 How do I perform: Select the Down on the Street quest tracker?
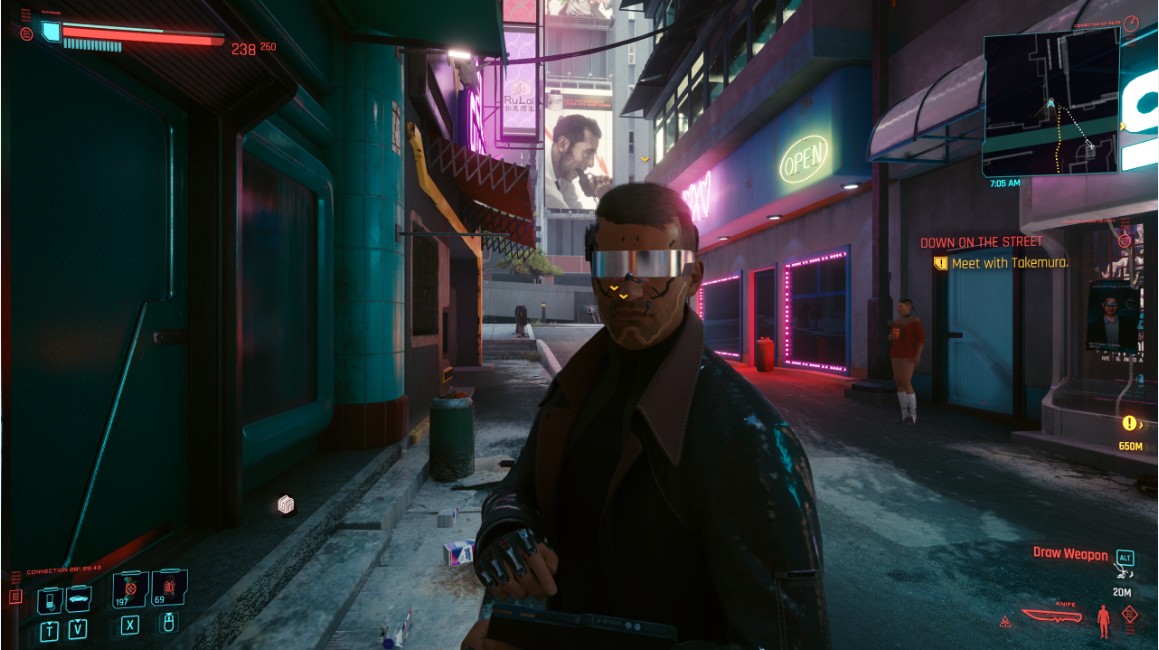pos(981,242)
